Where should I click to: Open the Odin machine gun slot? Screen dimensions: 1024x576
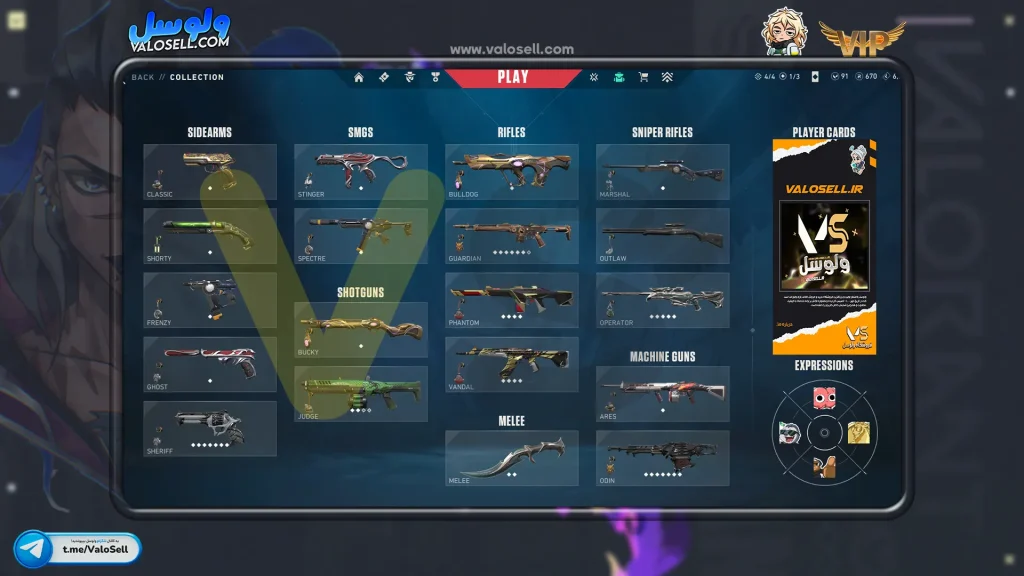pos(663,458)
